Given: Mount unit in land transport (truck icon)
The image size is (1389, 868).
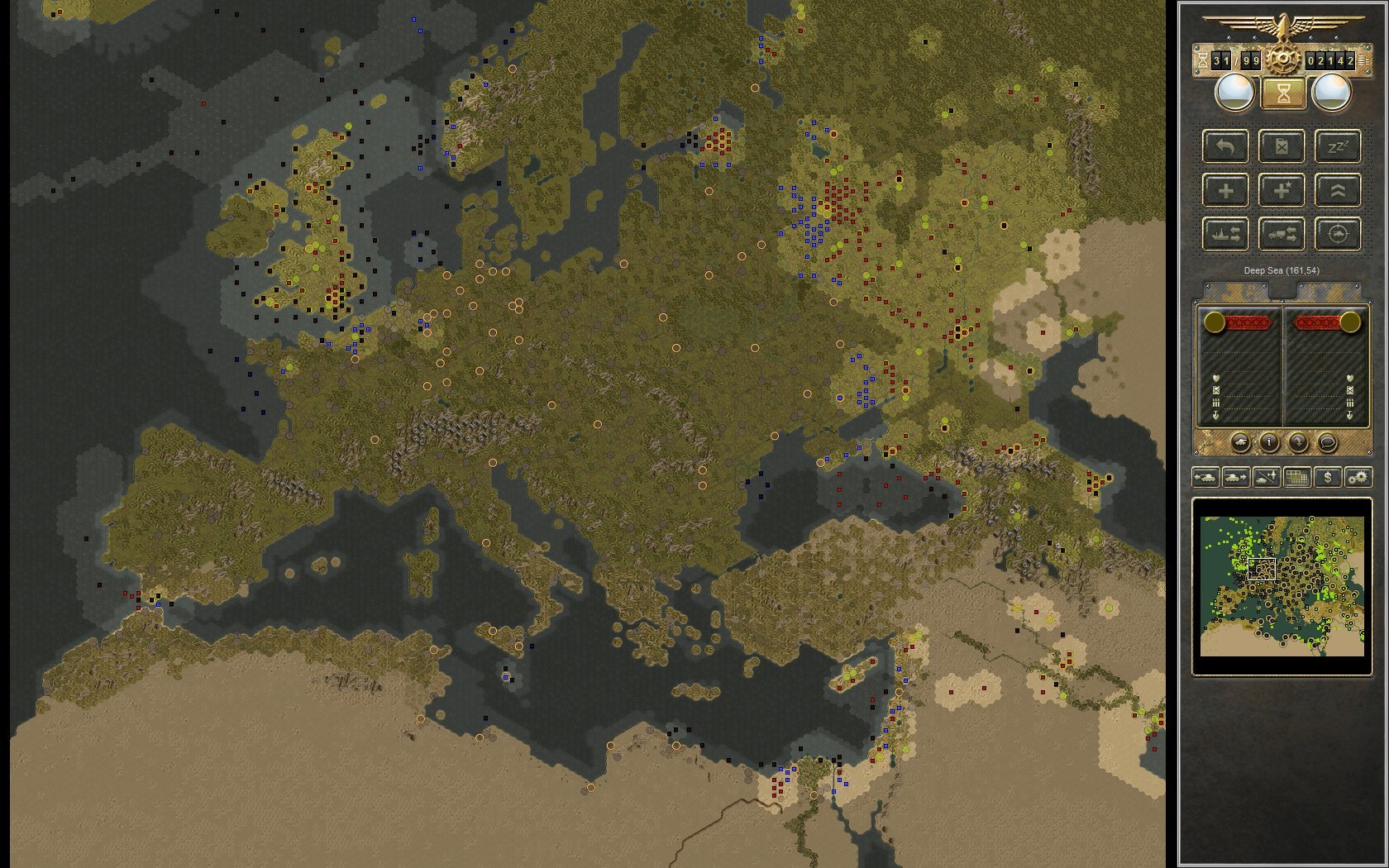Looking at the screenshot, I should coord(1282,235).
